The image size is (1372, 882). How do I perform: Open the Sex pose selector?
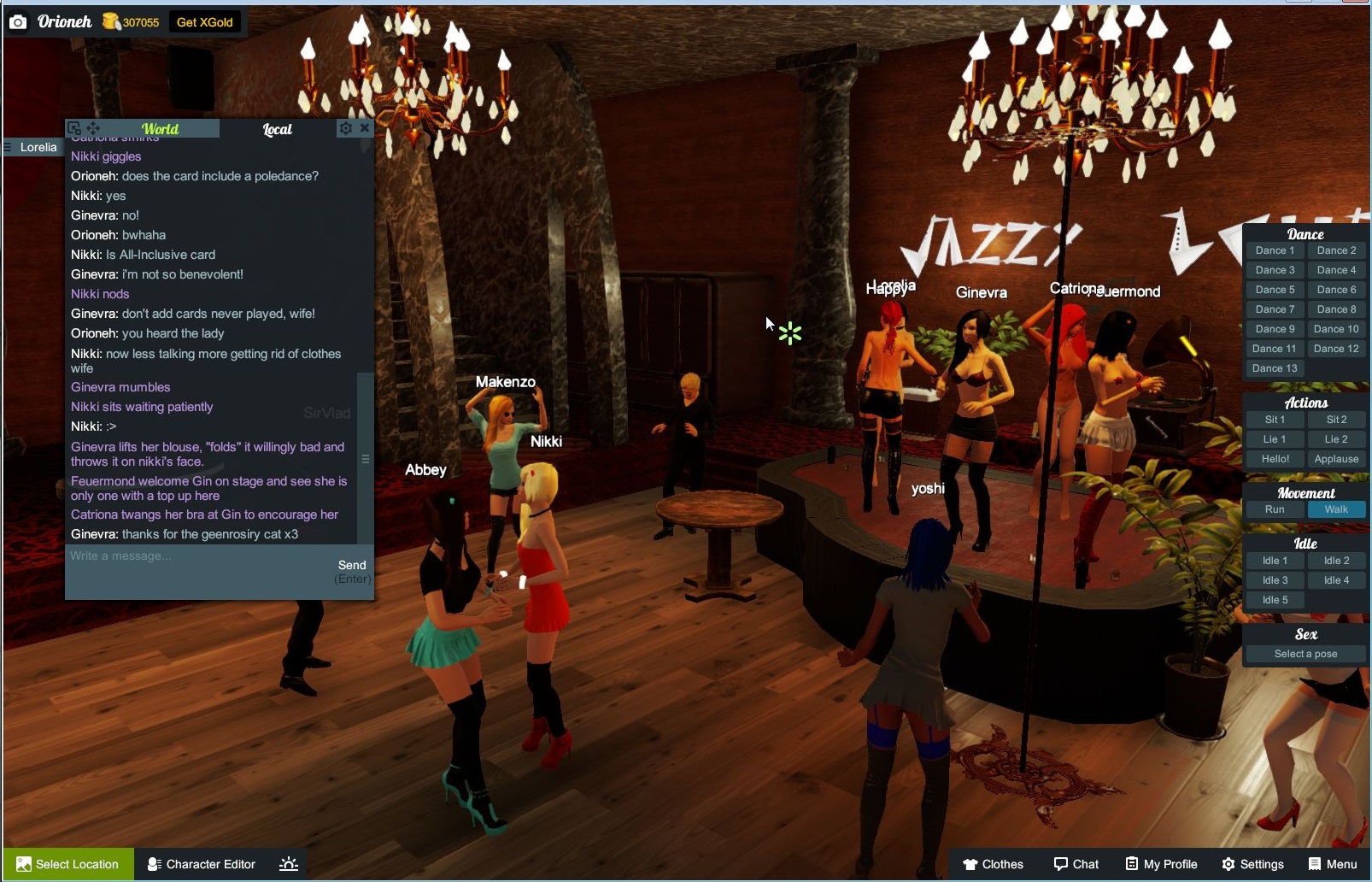point(1304,654)
